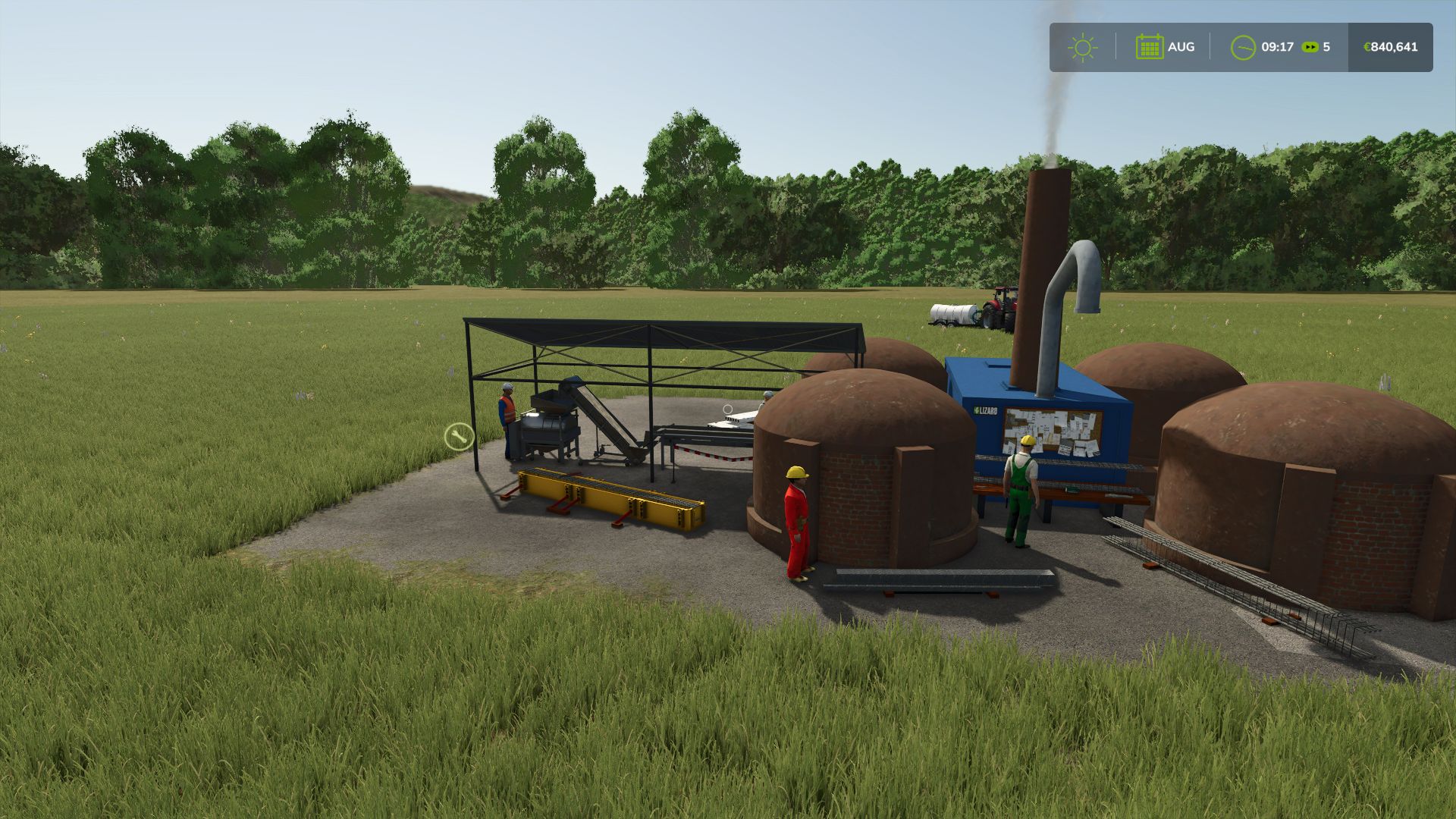1456x819 pixels.
Task: Click the divider line between calendar and clock sections
Action: coord(1209,47)
